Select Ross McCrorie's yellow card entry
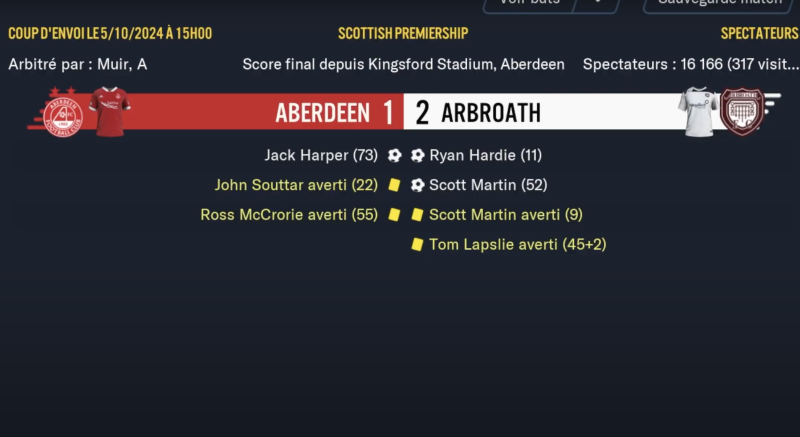800x437 pixels. [288, 214]
